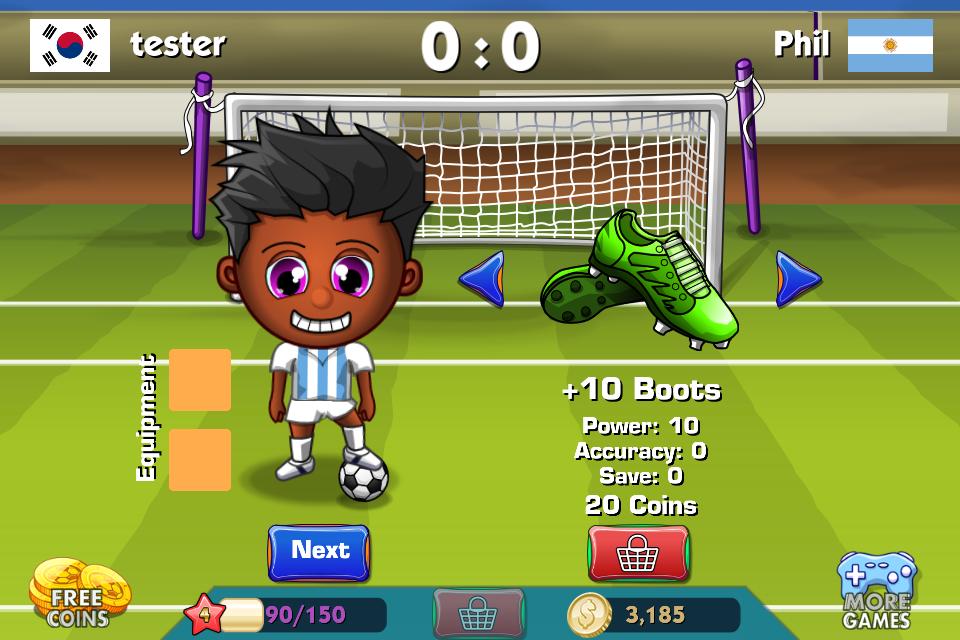Show the previous equipment item with left arrow
The image size is (960, 640).
[482, 279]
